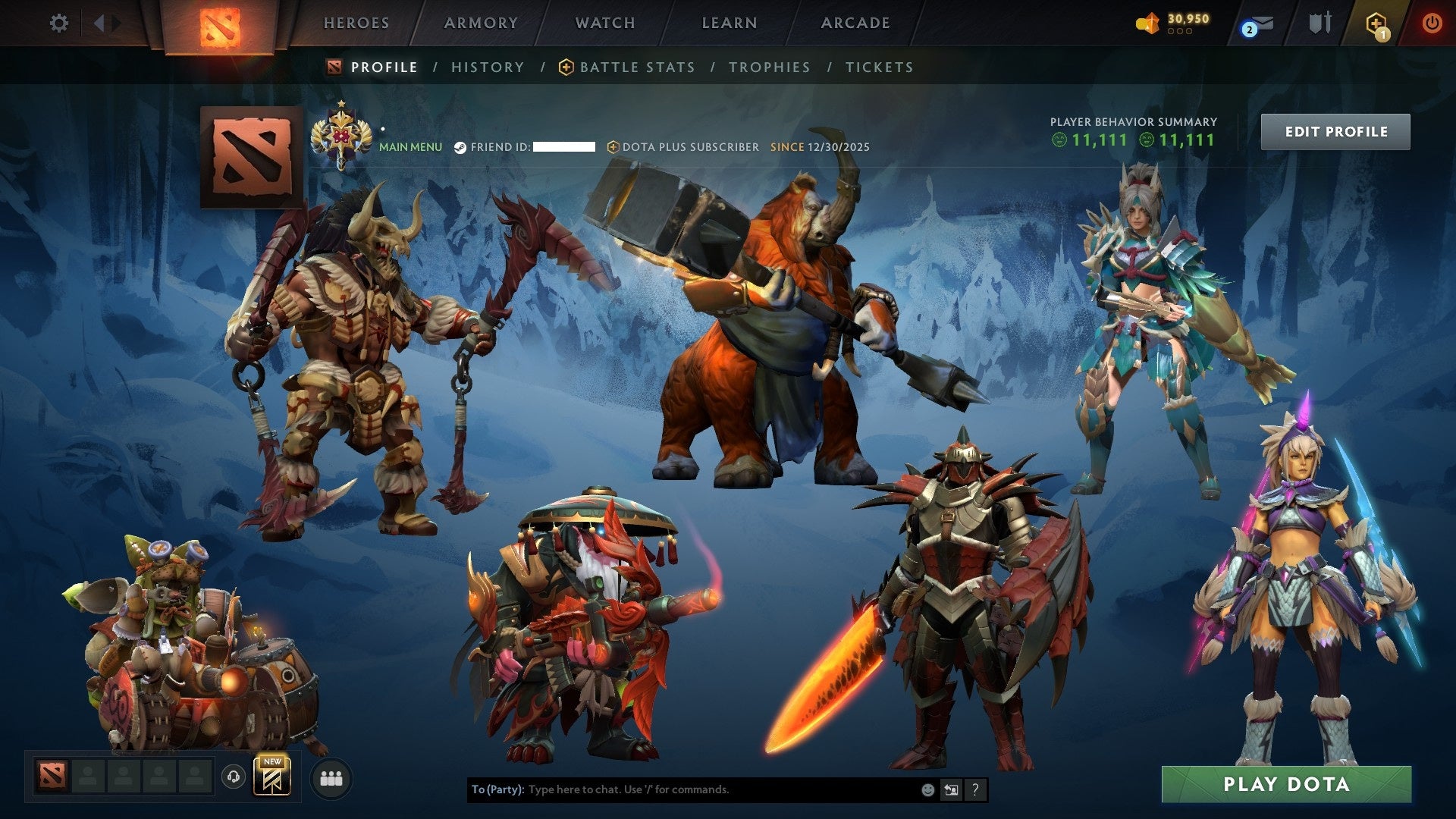Click the EDIT PROFILE button
Image resolution: width=1456 pixels, height=819 pixels.
tap(1335, 131)
